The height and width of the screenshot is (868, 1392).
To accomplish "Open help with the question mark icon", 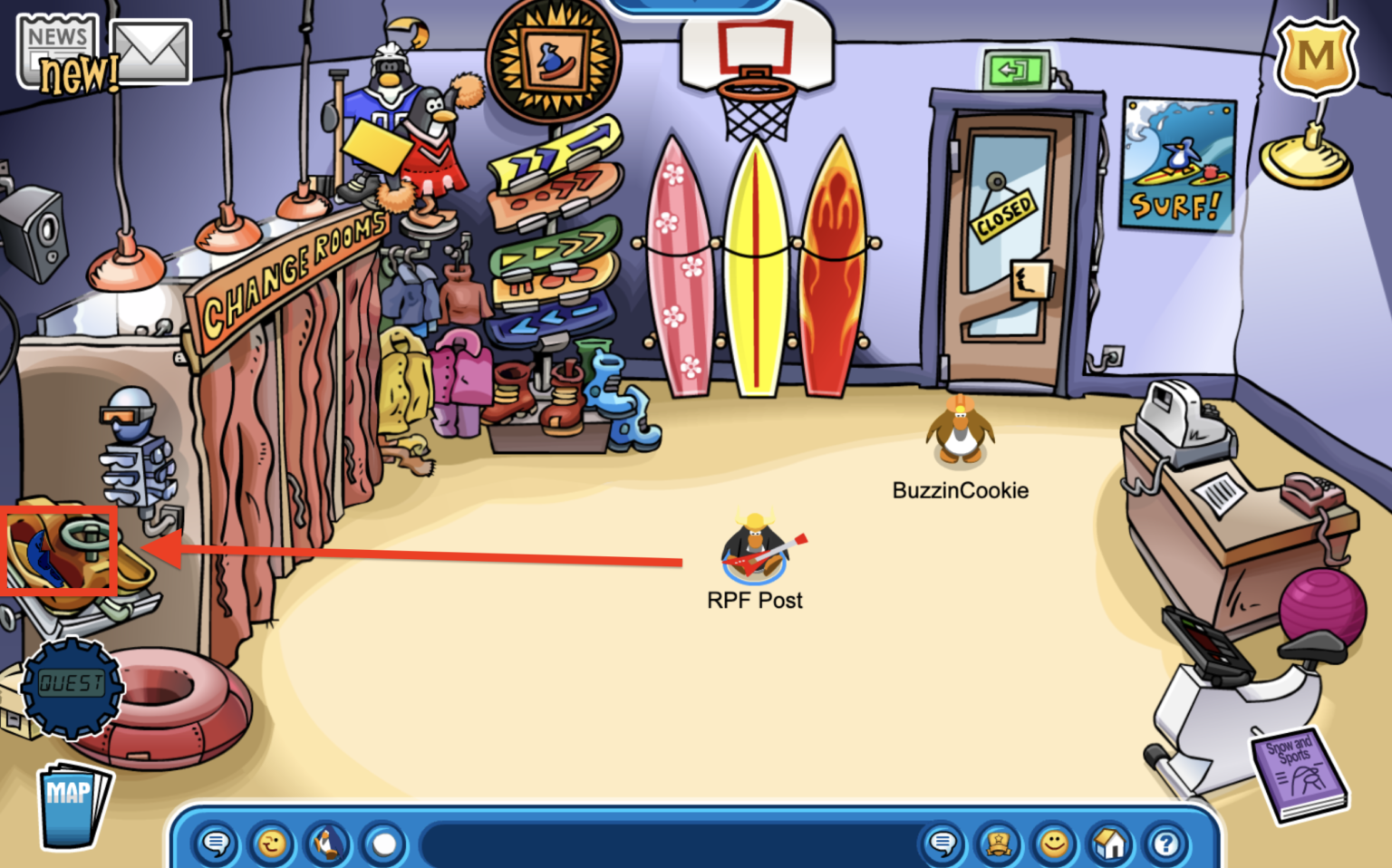I will (1163, 844).
